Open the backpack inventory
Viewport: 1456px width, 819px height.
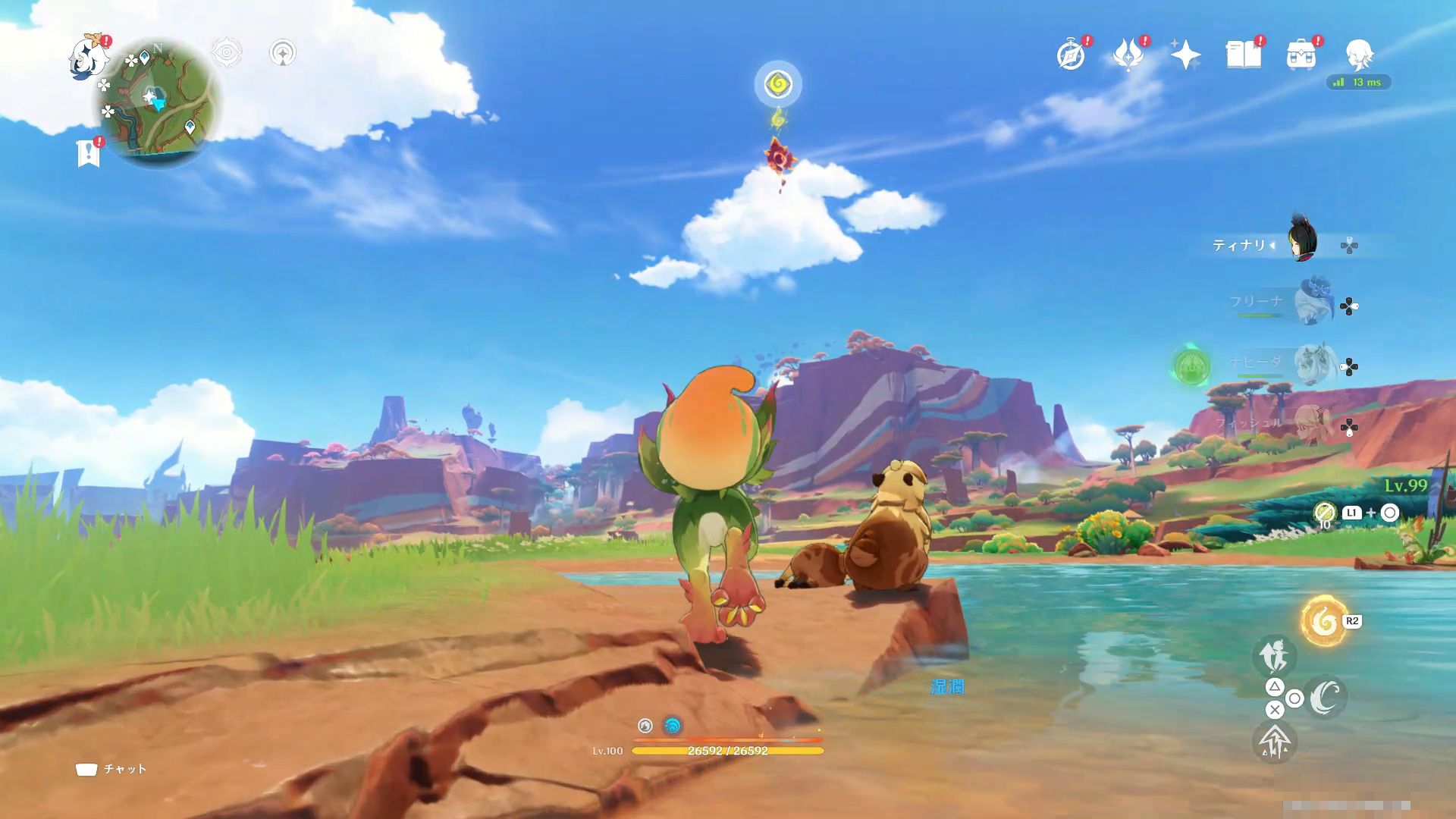coord(1301,55)
